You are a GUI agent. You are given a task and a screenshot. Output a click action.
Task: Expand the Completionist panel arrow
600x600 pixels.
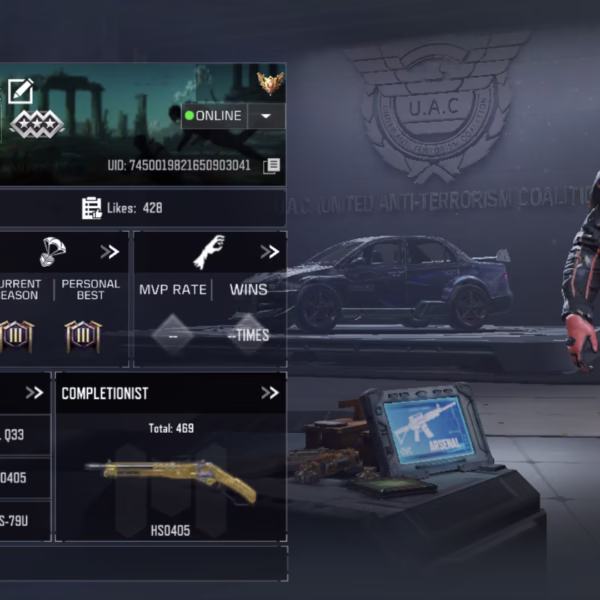point(269,393)
